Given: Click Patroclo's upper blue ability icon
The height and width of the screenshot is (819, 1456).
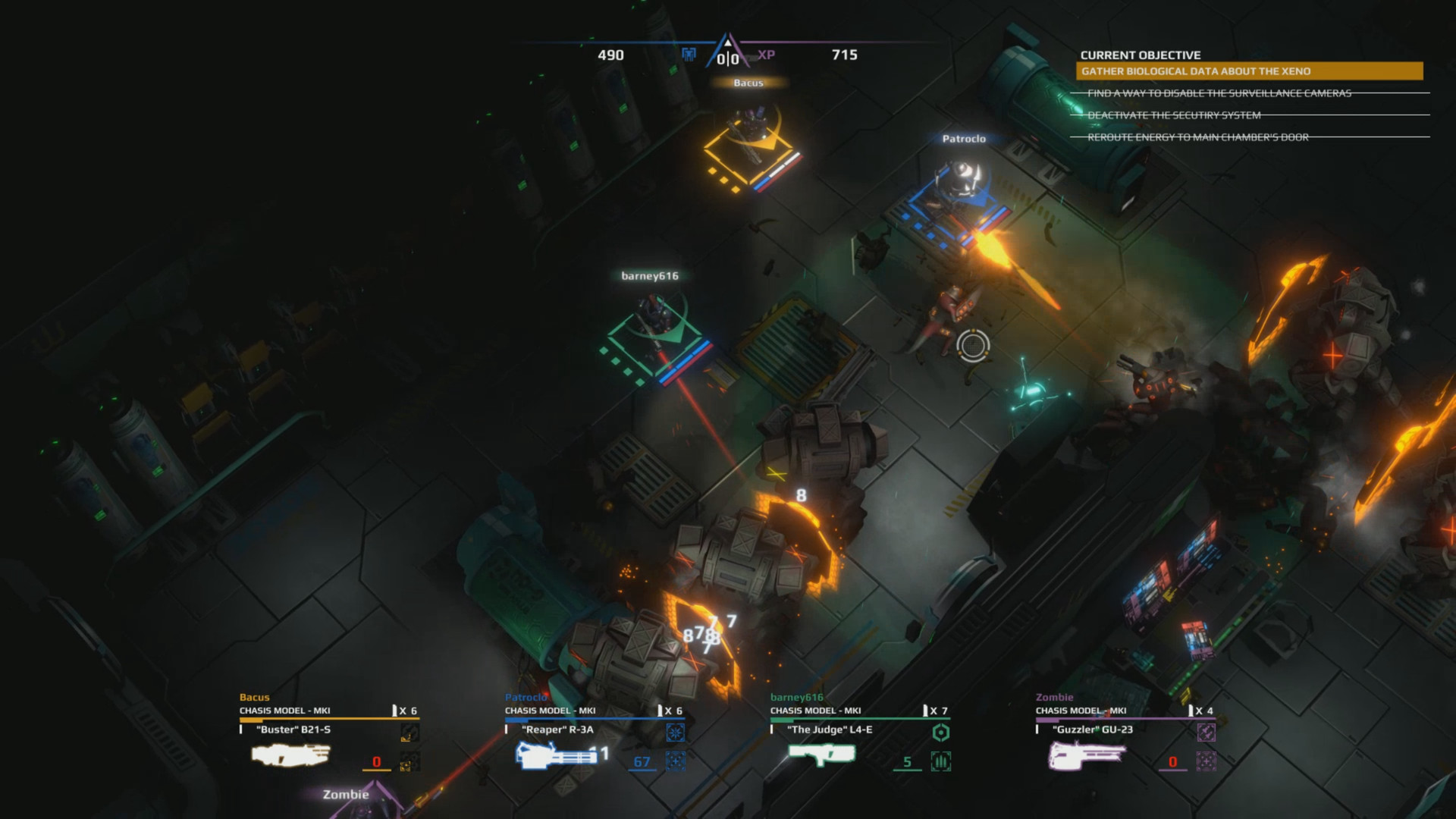Looking at the screenshot, I should 675,733.
